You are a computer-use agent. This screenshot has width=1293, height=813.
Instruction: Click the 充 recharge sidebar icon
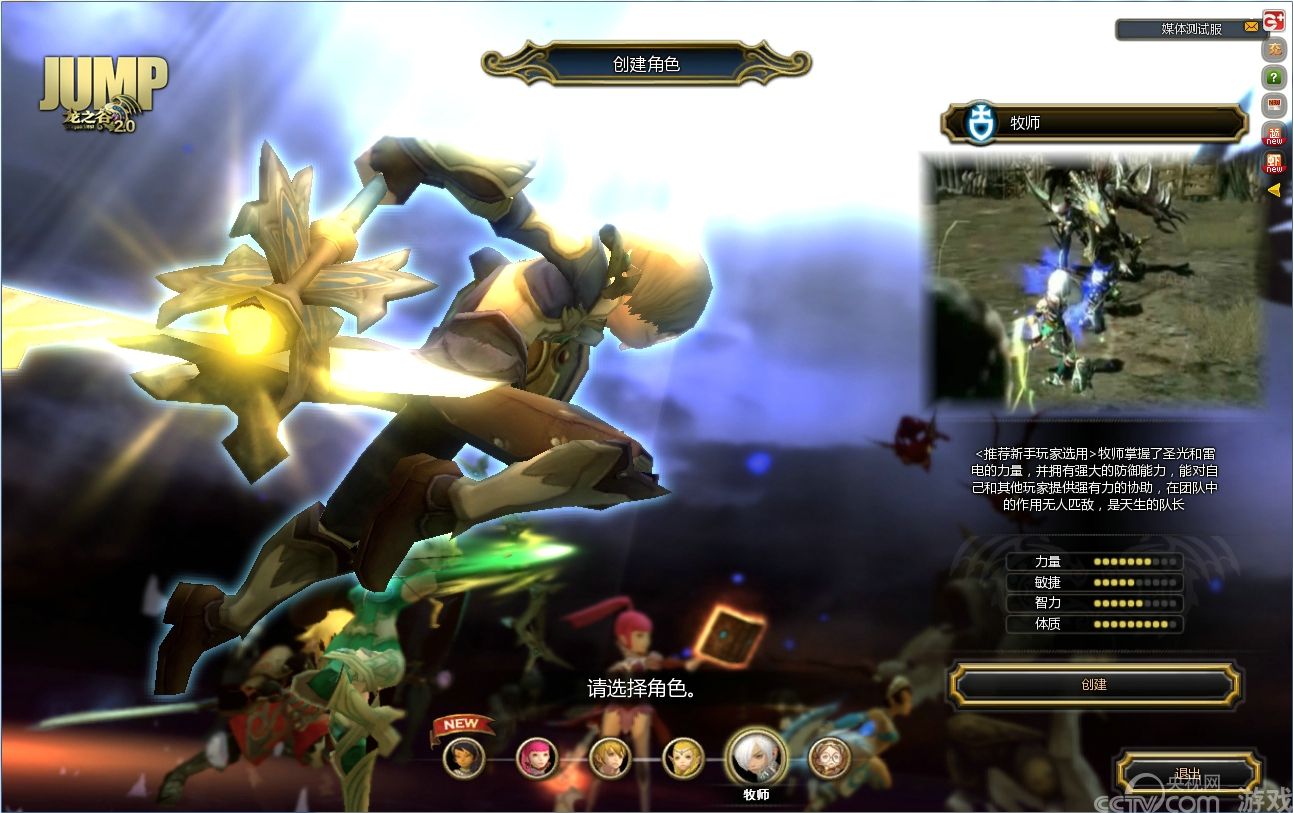click(x=1274, y=49)
